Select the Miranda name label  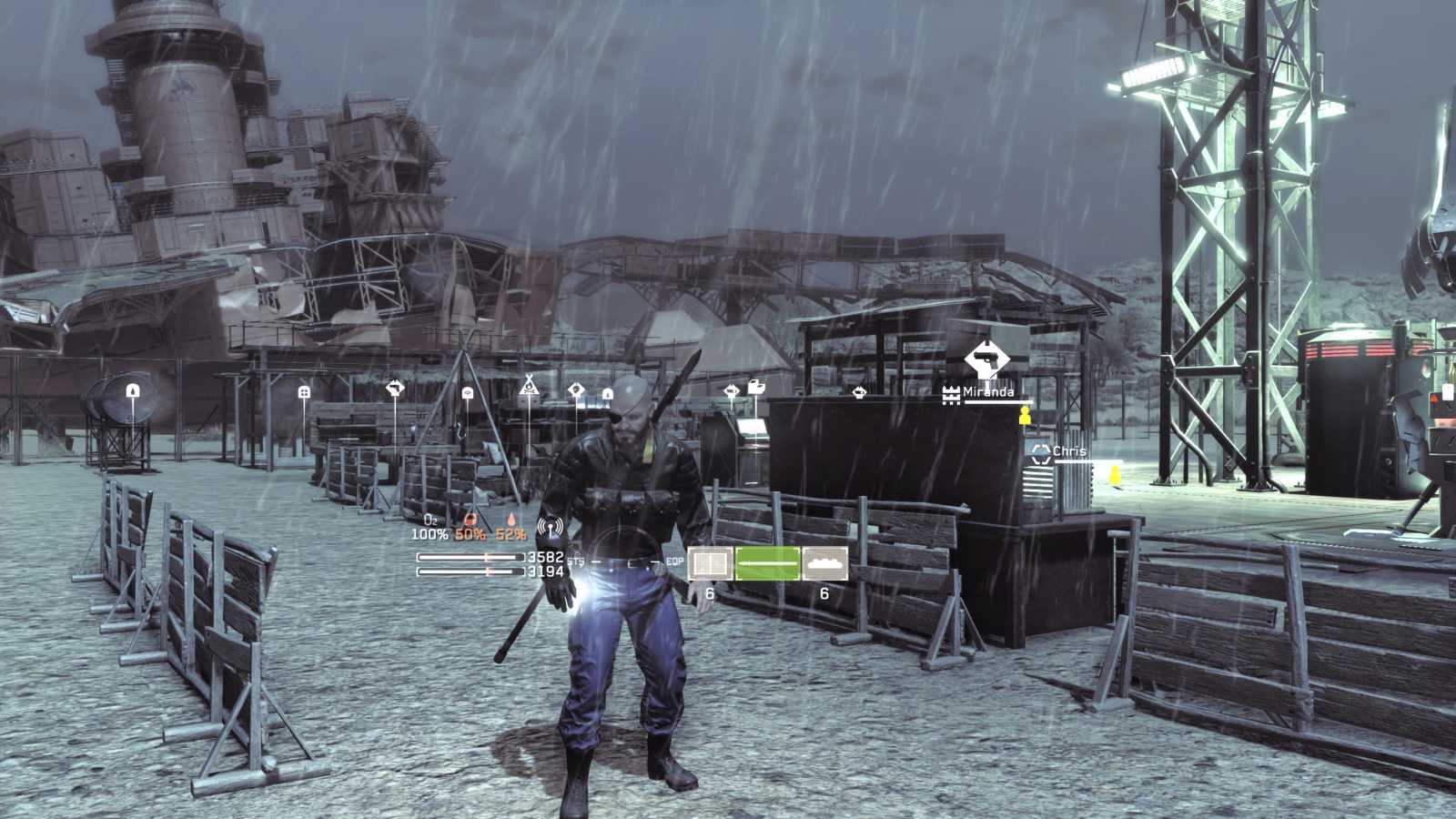pyautogui.click(x=988, y=391)
